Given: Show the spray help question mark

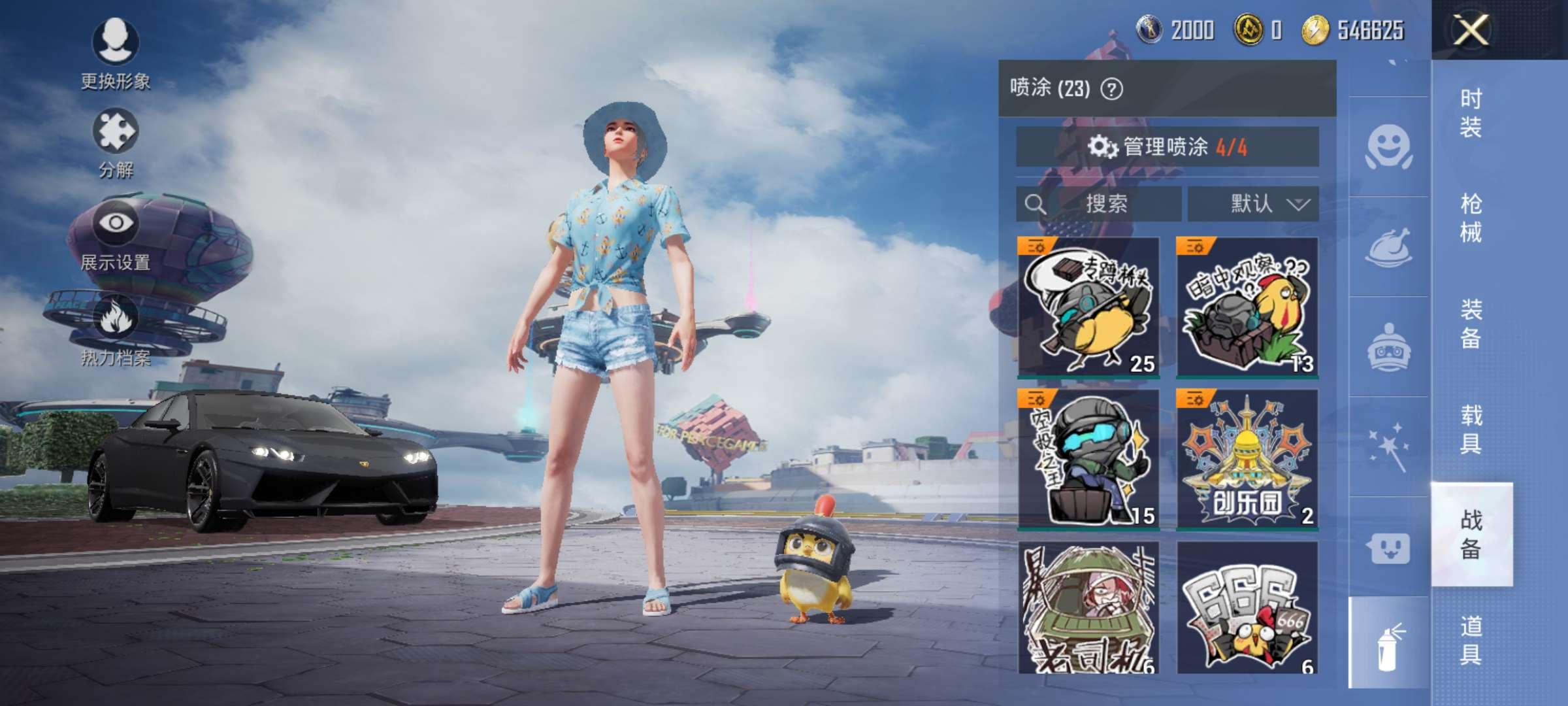Looking at the screenshot, I should (x=1112, y=88).
